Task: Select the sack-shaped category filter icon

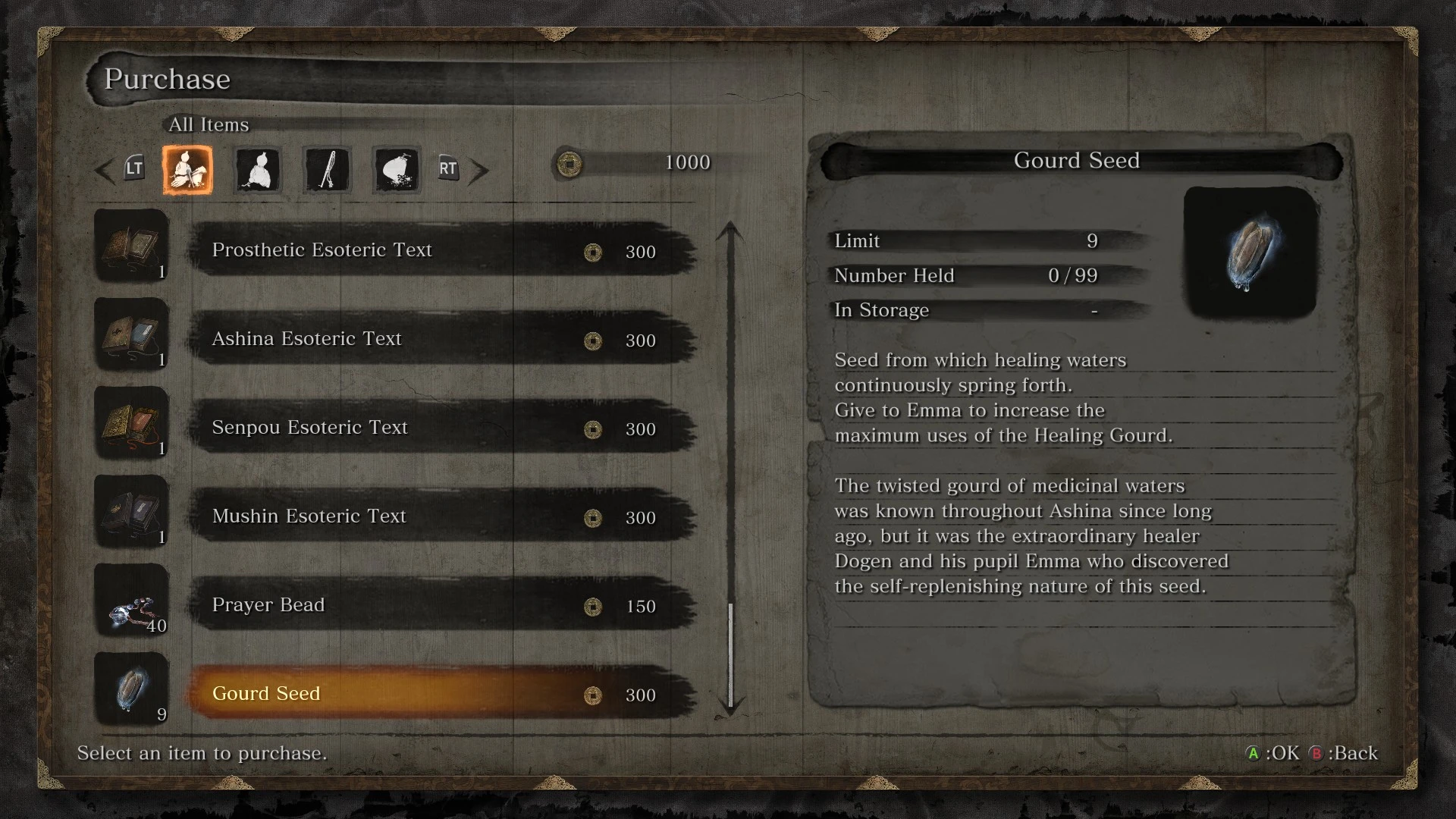Action: point(395,171)
